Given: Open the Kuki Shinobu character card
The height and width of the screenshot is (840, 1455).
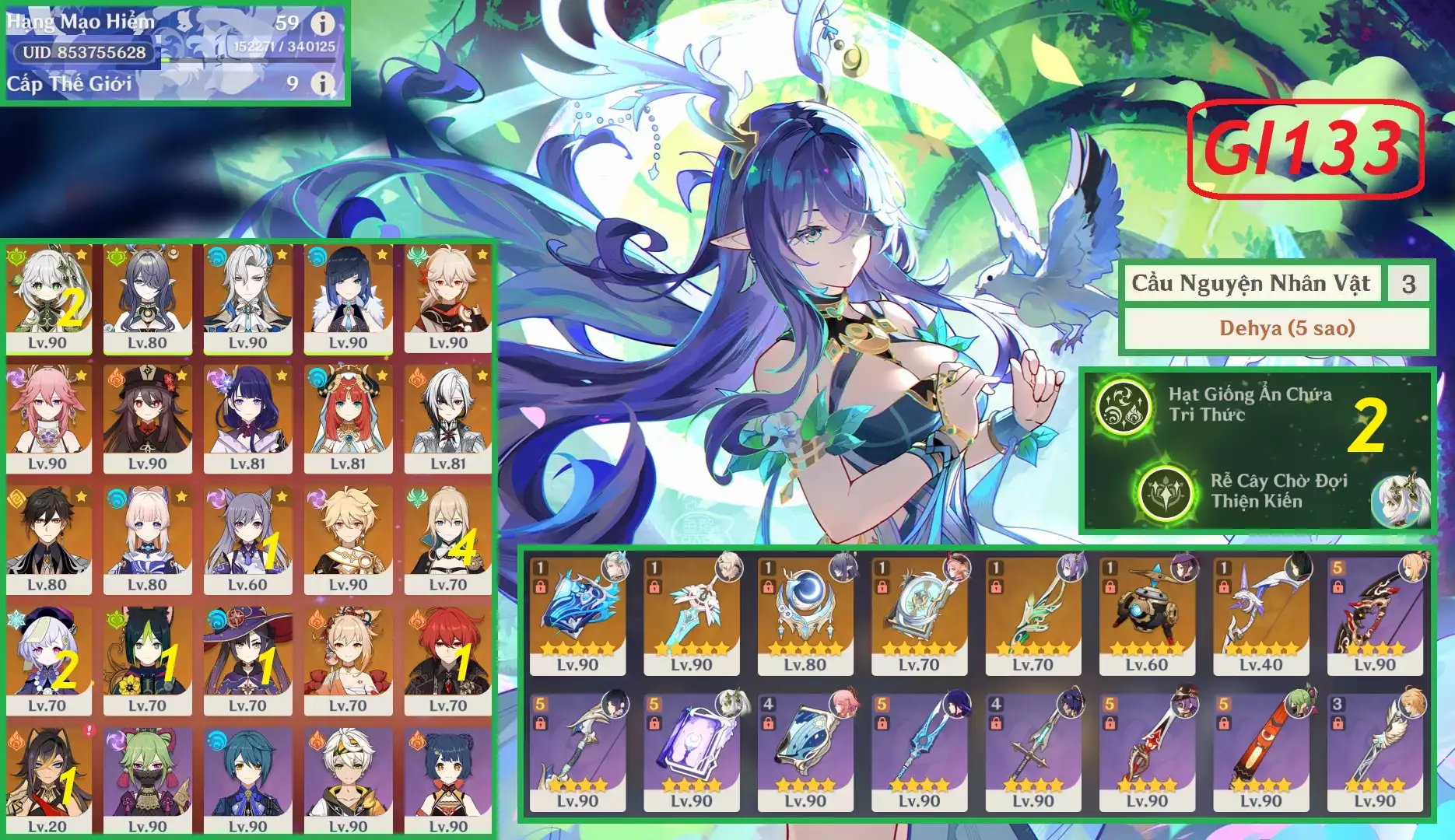Looking at the screenshot, I should pyautogui.click(x=147, y=782).
